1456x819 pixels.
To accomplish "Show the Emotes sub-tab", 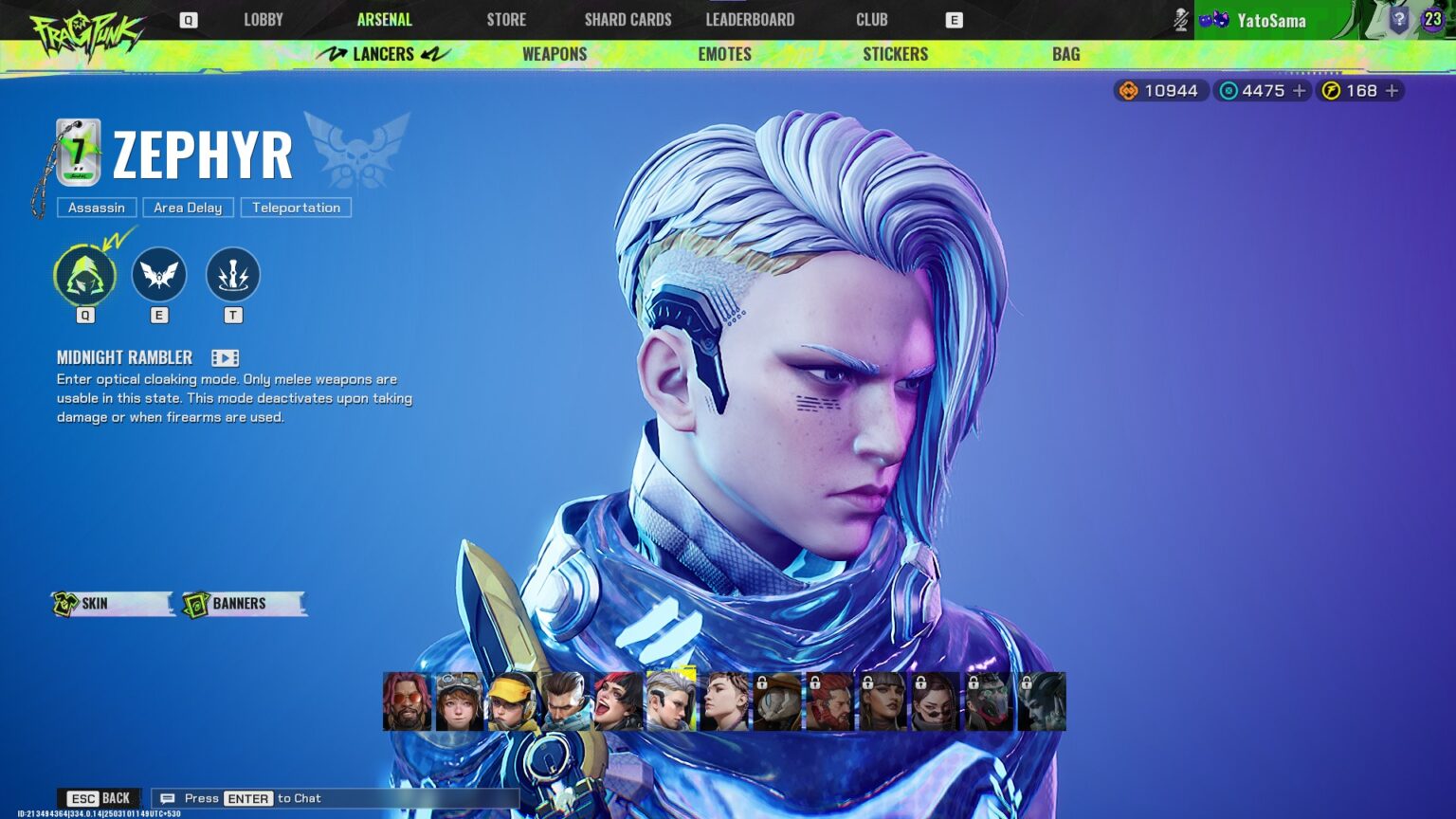I will pos(724,54).
